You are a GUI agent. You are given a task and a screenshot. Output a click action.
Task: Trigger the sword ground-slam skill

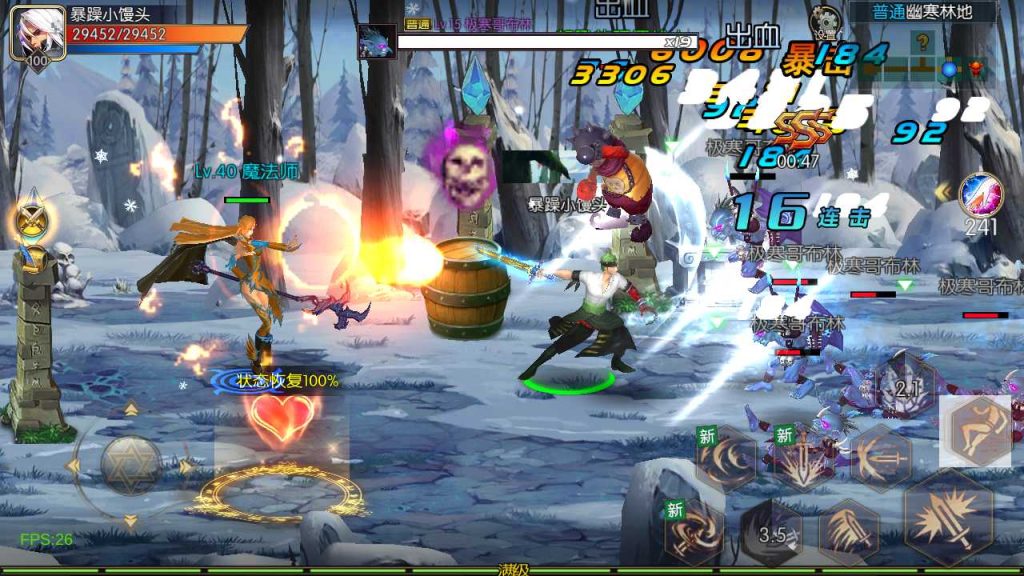(803, 461)
